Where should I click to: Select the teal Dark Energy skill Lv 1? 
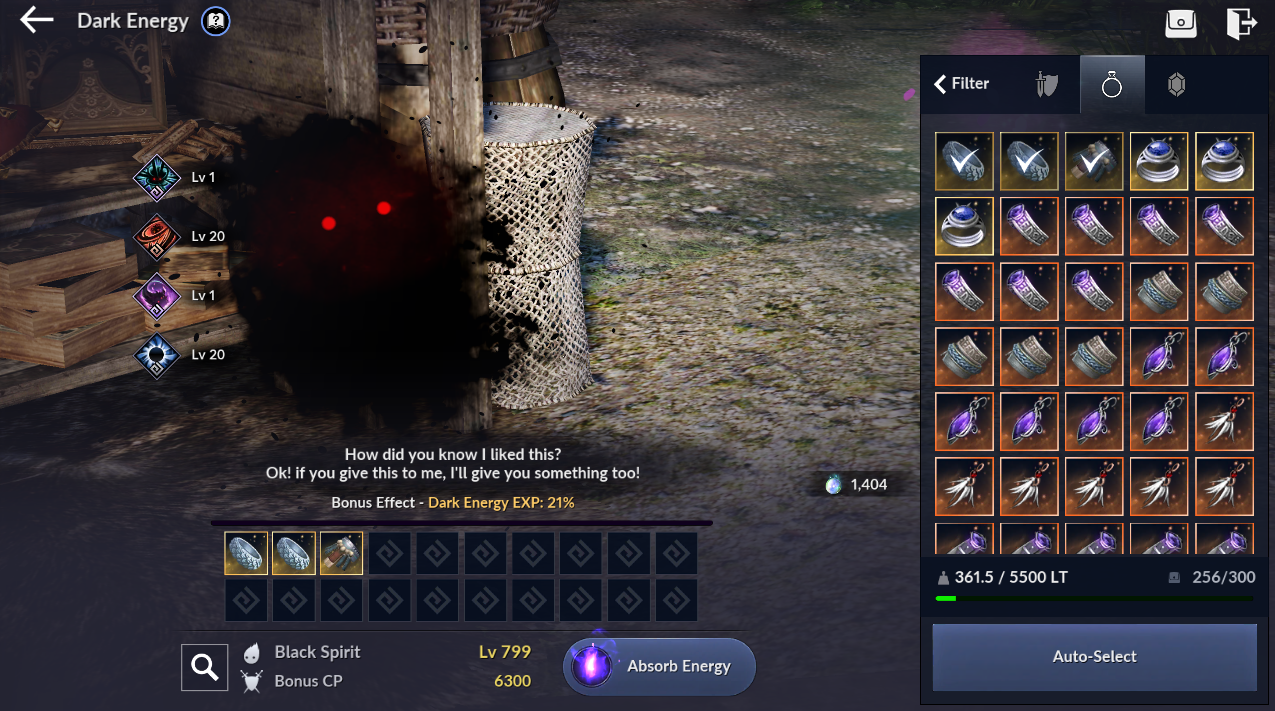(157, 178)
